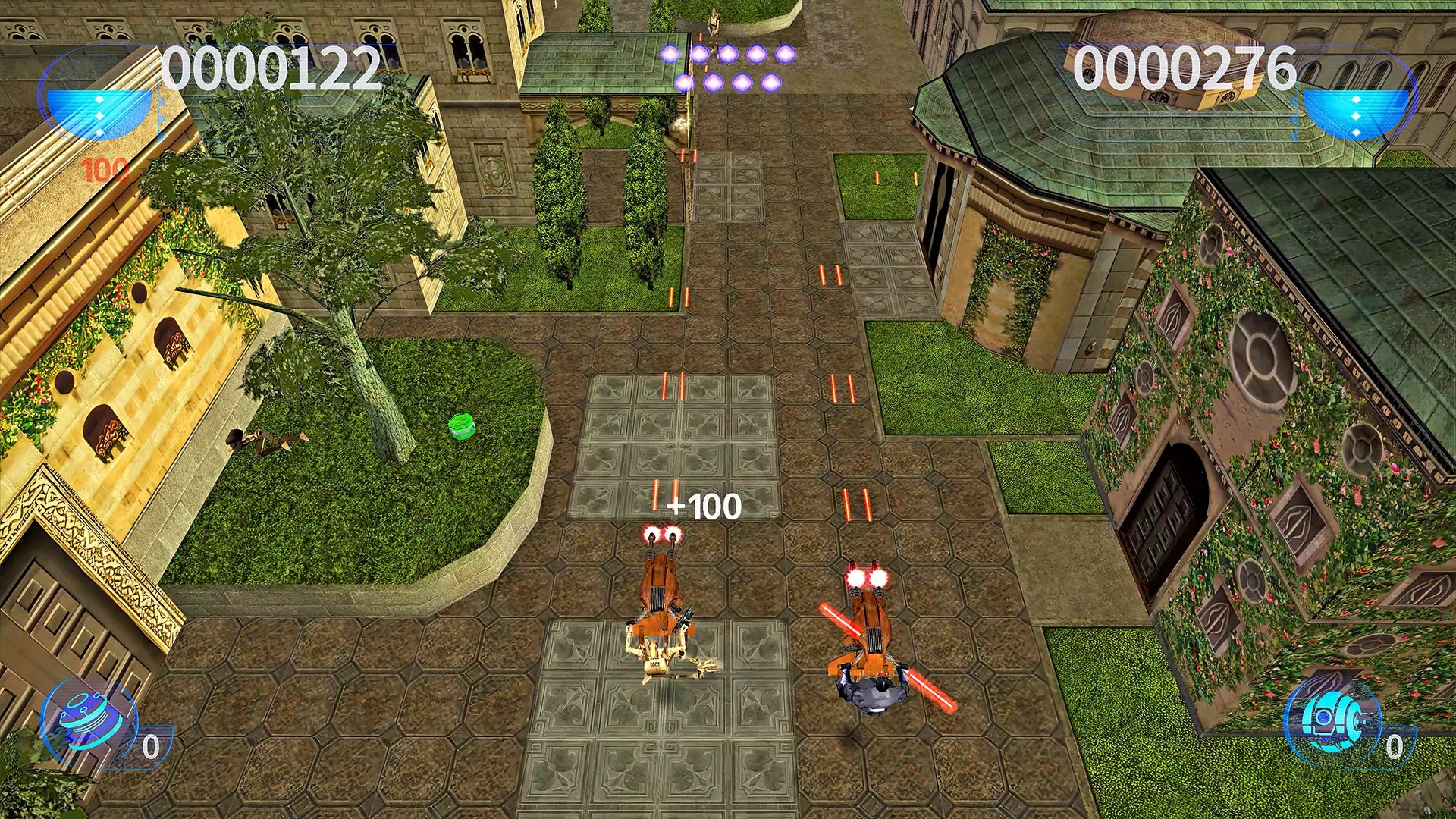The width and height of the screenshot is (1456, 819).
Task: Click Player 2's blue shield gauge top-right
Action: point(1357,114)
